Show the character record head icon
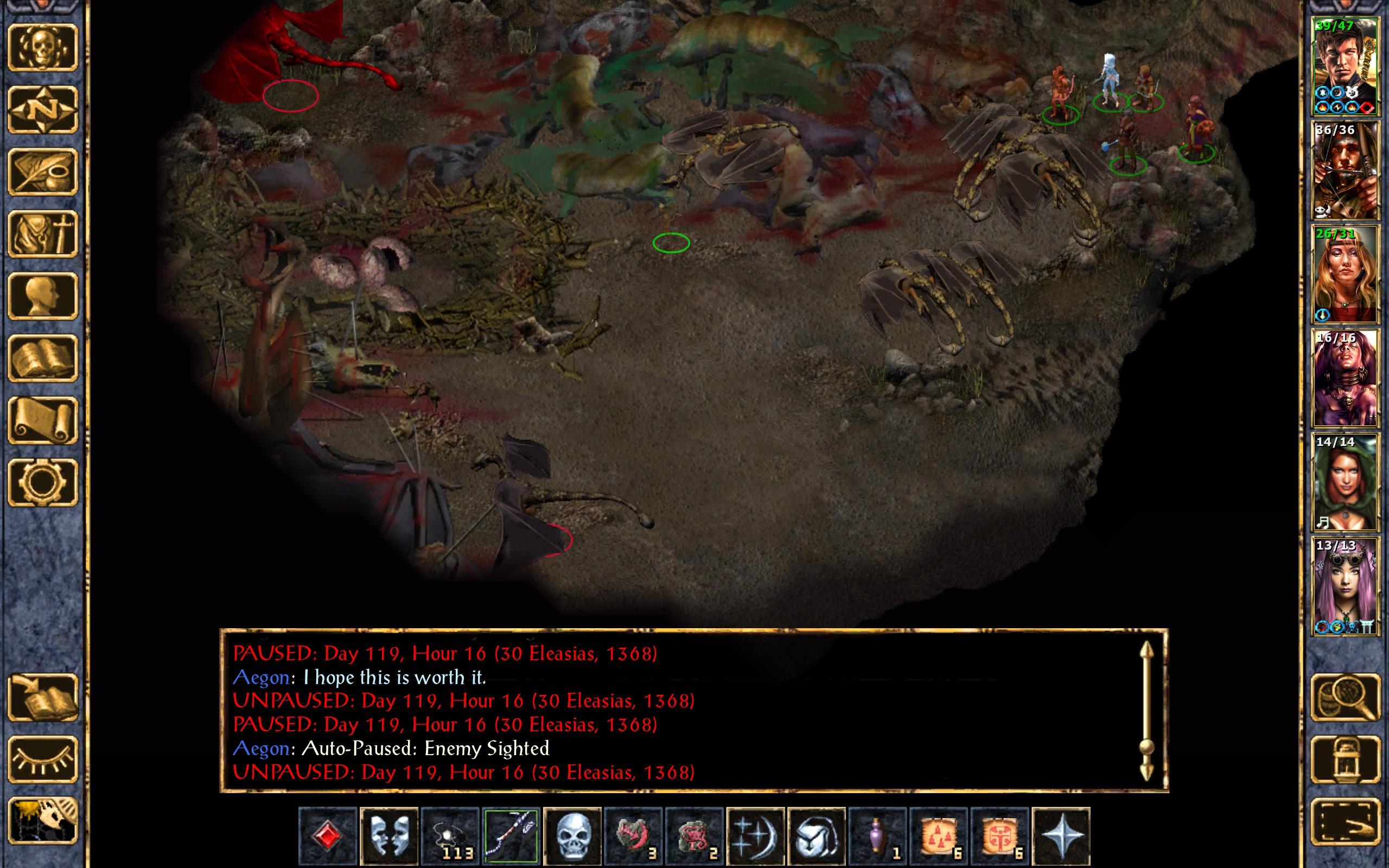 coord(43,296)
